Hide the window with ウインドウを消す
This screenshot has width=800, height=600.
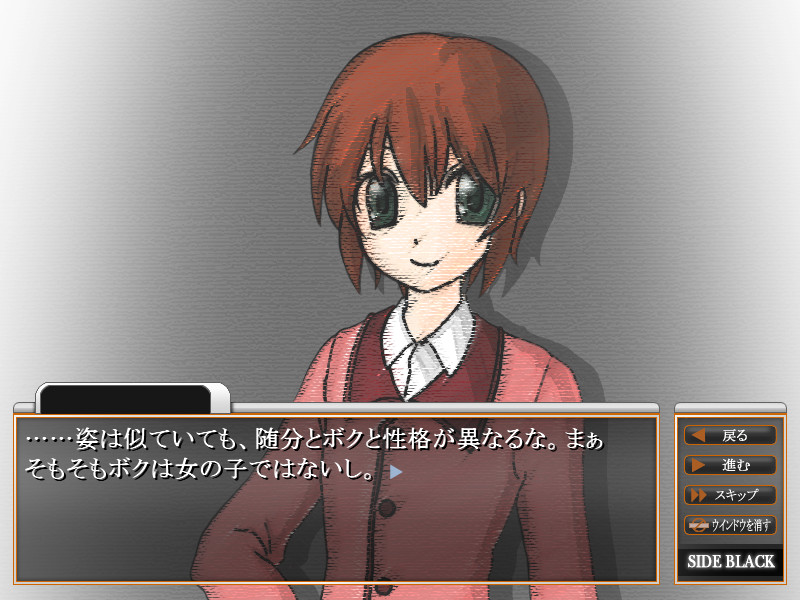730,525
